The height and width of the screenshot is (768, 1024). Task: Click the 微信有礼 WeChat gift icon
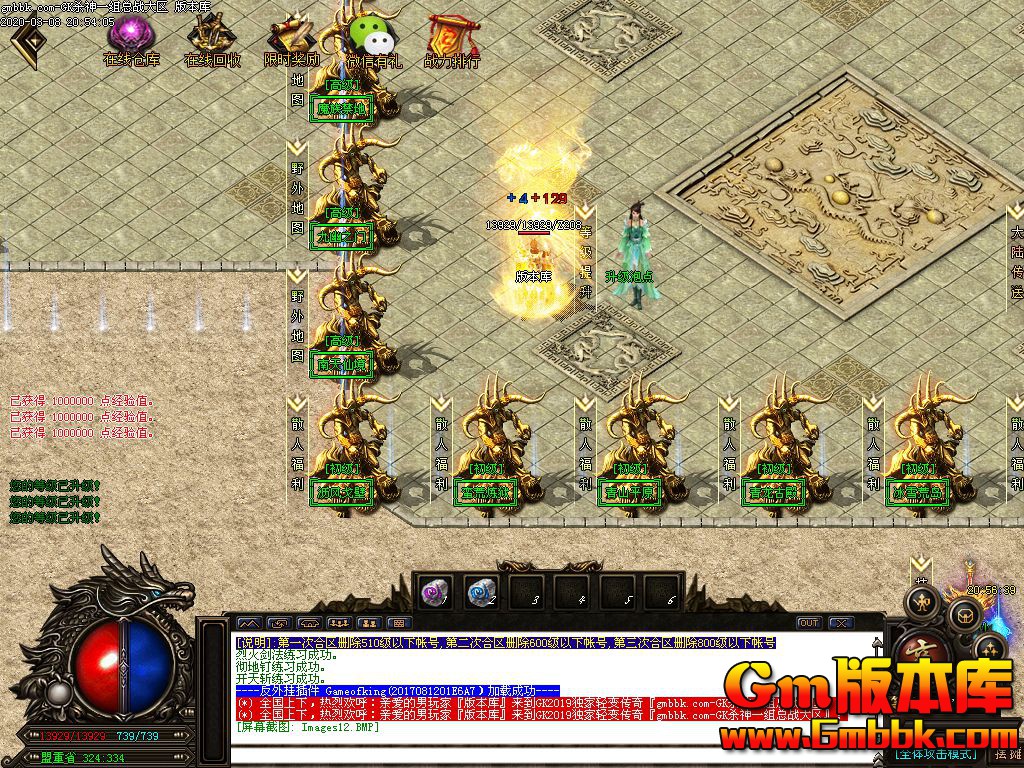coord(372,38)
